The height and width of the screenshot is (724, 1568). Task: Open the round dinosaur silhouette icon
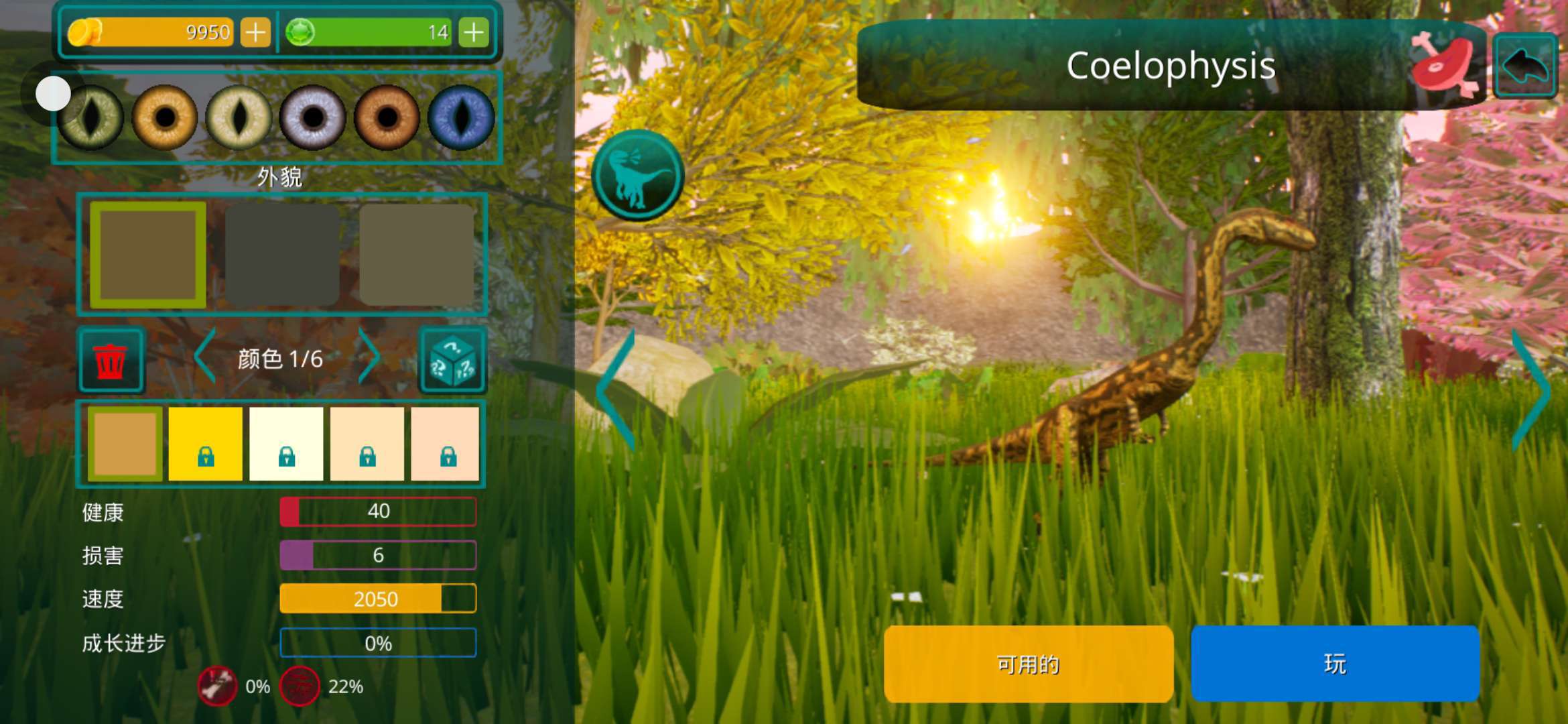pos(638,176)
